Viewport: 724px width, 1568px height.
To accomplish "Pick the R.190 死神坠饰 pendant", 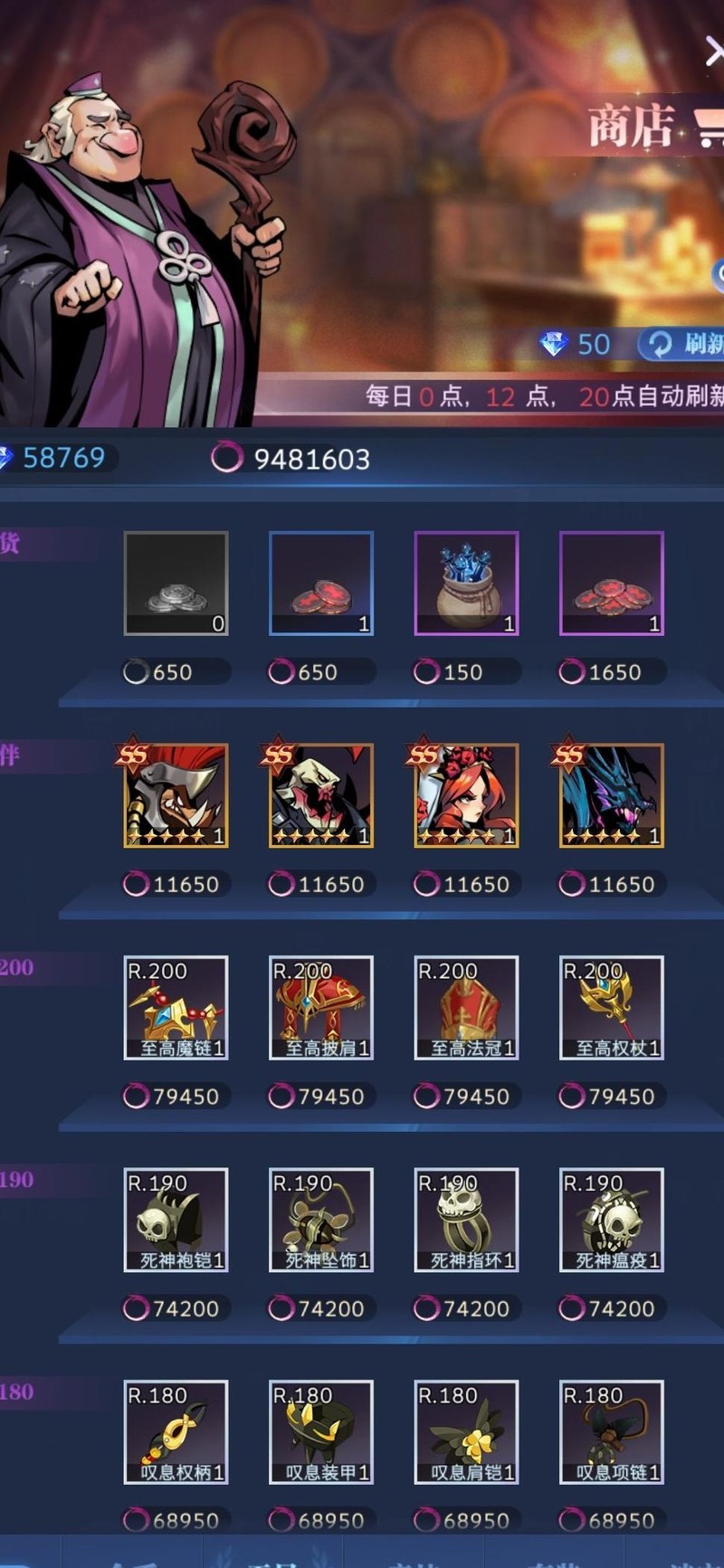I will pos(321,1220).
